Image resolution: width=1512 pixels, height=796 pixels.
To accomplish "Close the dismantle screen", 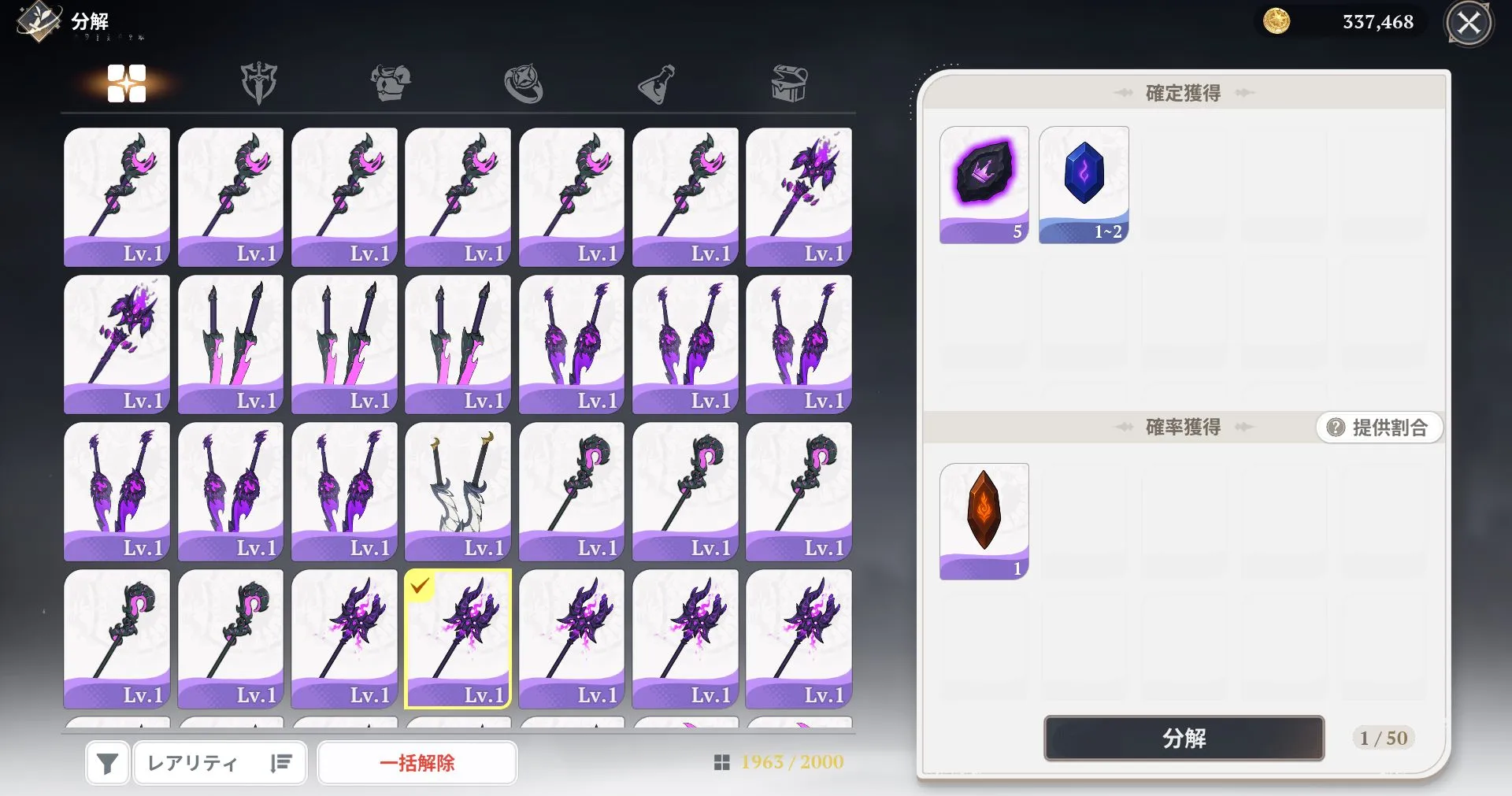I will [x=1468, y=24].
